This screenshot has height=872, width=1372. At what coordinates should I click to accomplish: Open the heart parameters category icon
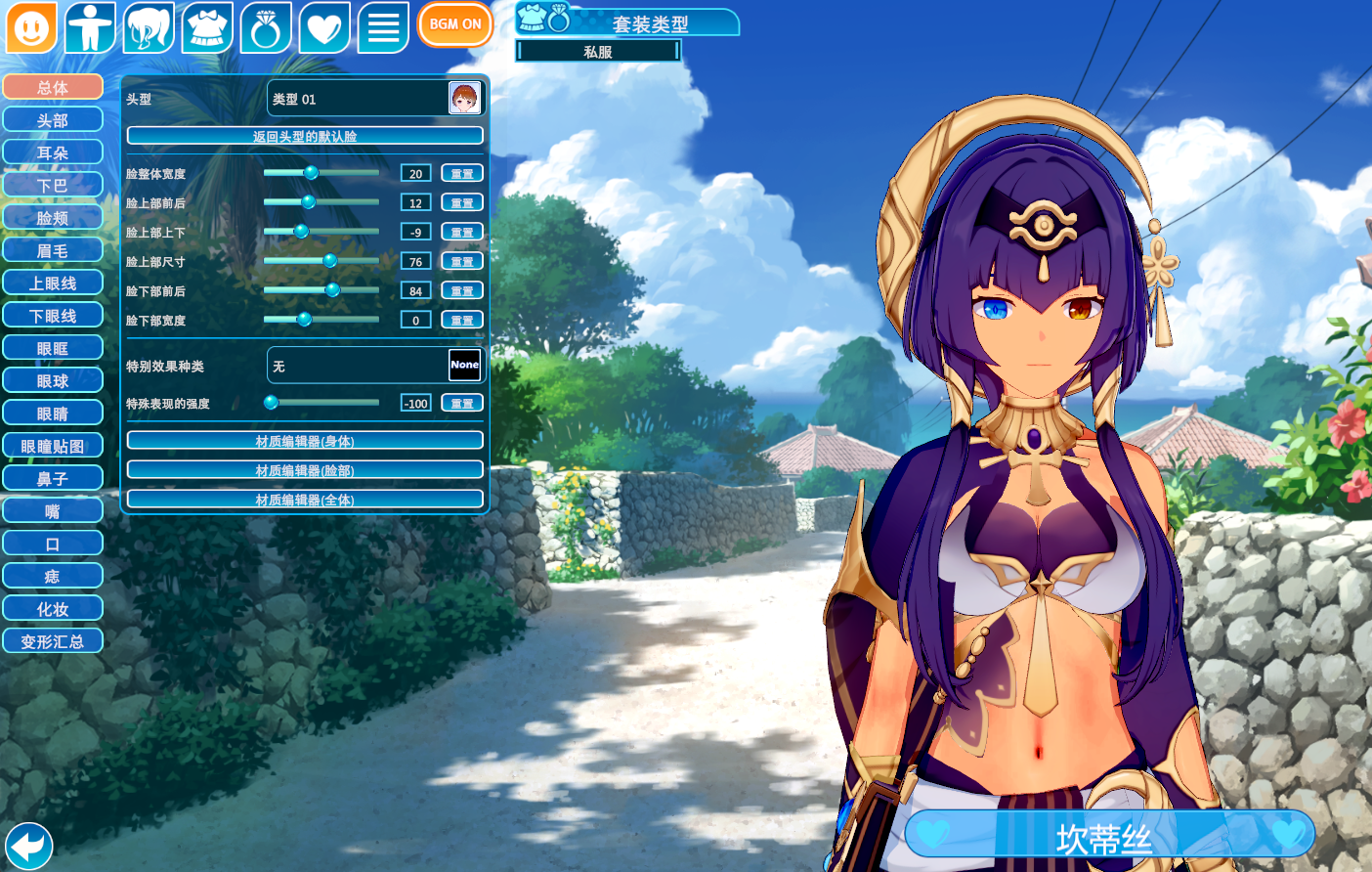pyautogui.click(x=324, y=27)
